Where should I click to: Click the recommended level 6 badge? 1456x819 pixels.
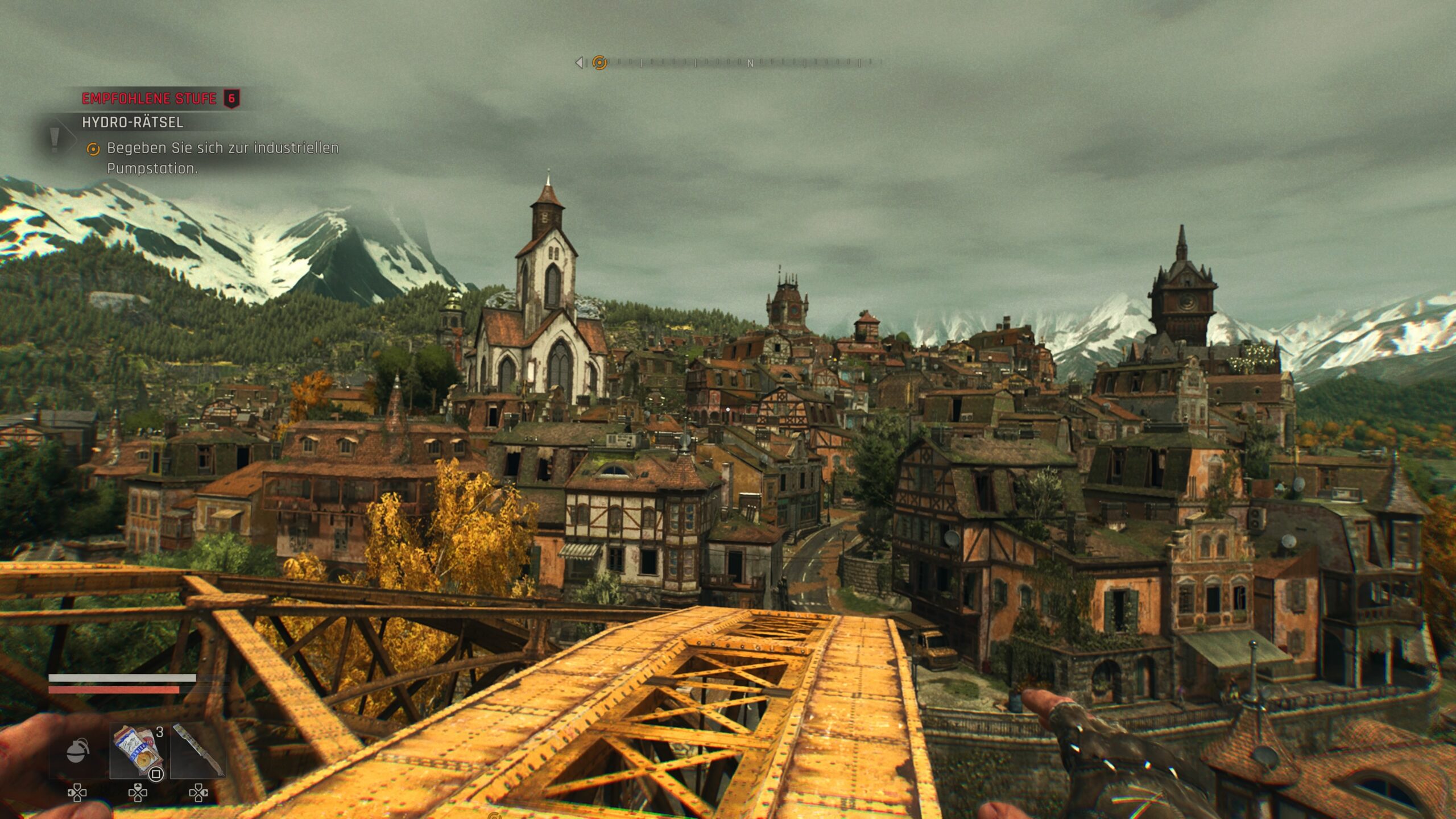pos(231,98)
